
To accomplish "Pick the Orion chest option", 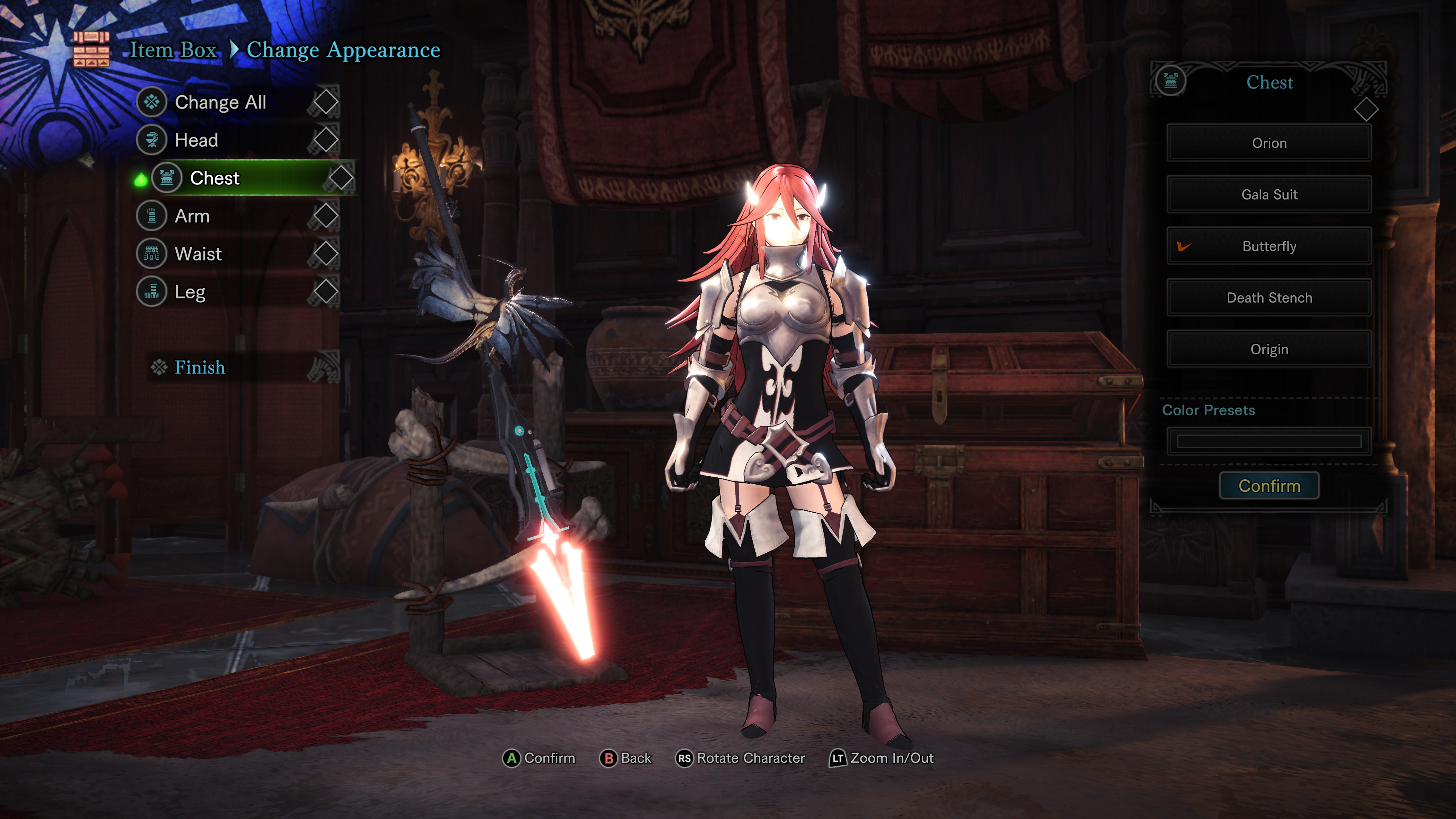I will click(x=1269, y=143).
